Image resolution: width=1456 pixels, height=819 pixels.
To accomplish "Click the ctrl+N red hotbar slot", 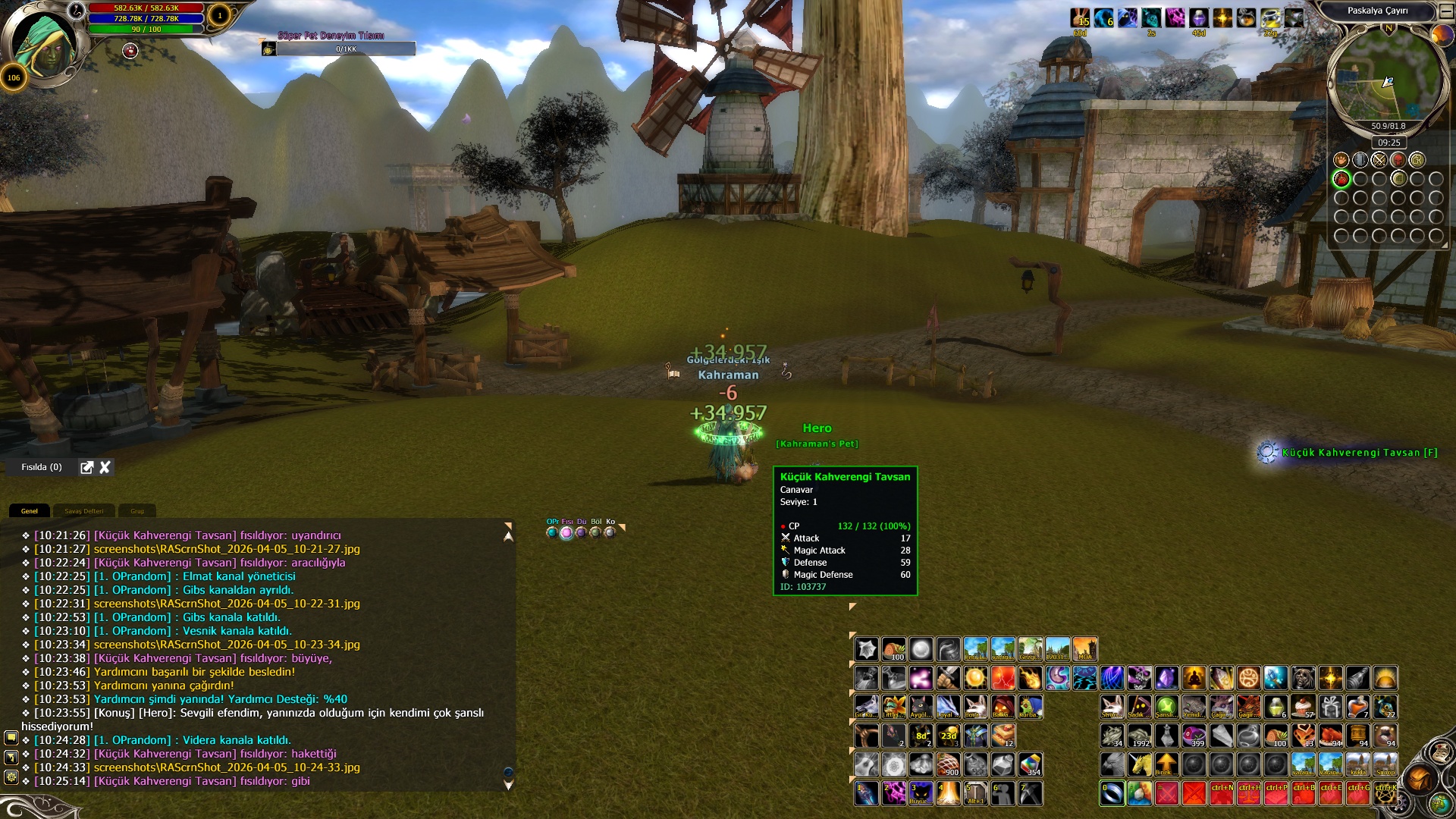I will pyautogui.click(x=1222, y=793).
